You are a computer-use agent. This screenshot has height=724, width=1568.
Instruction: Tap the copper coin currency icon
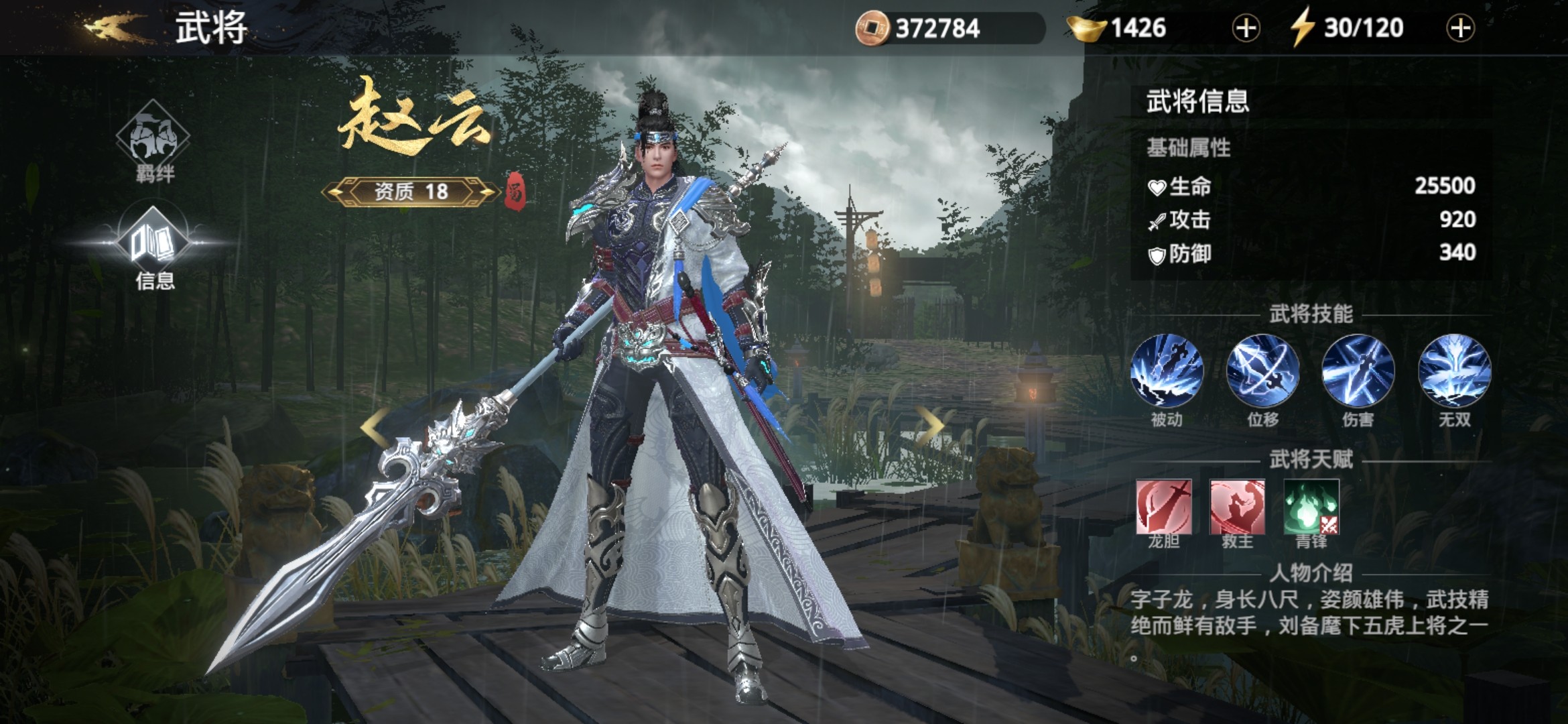872,28
